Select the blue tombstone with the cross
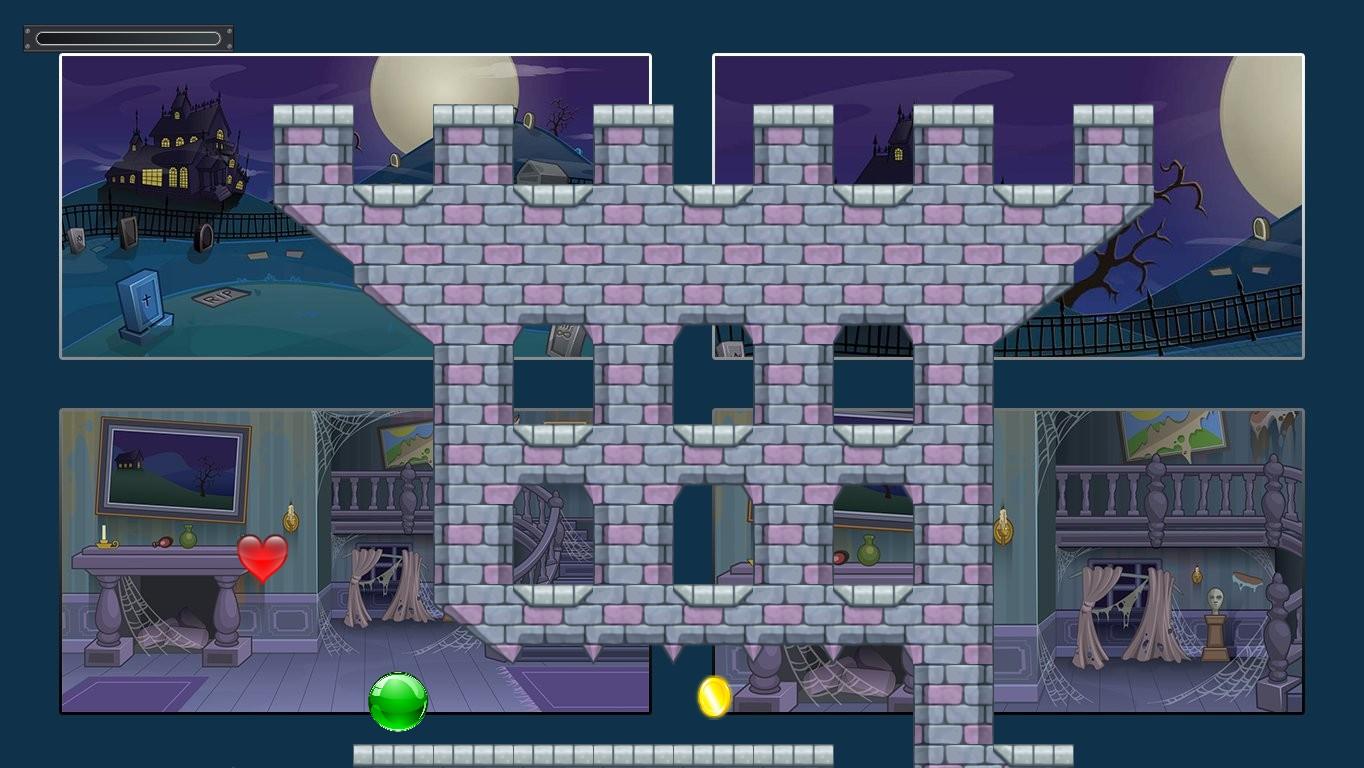 tap(143, 300)
